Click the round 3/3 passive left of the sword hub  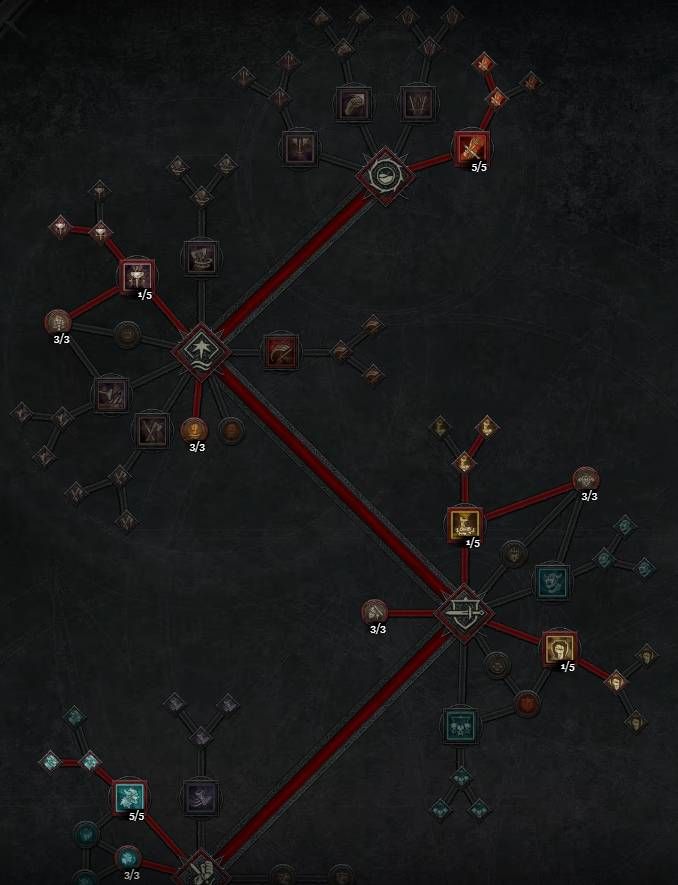376,611
